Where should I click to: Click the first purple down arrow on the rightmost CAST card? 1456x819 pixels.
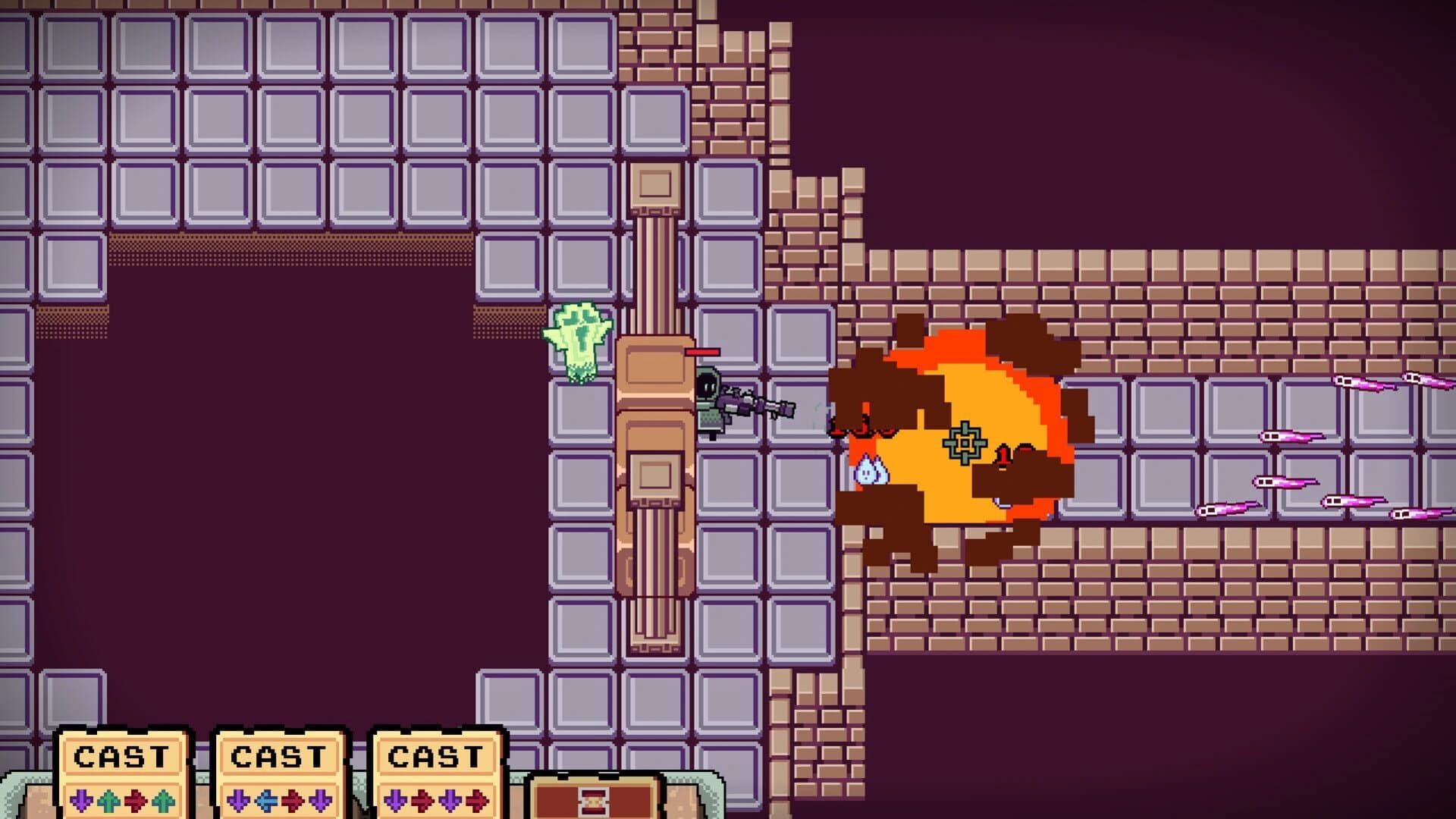click(x=395, y=800)
